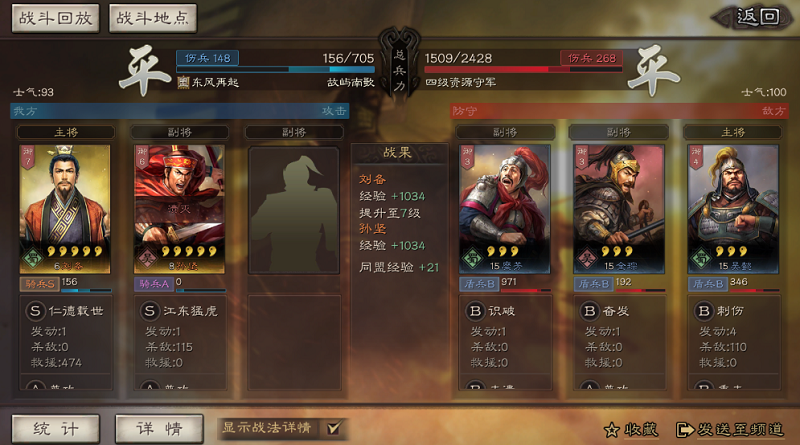
Task: Select the 金璇 enemy general card
Action: coord(619,208)
